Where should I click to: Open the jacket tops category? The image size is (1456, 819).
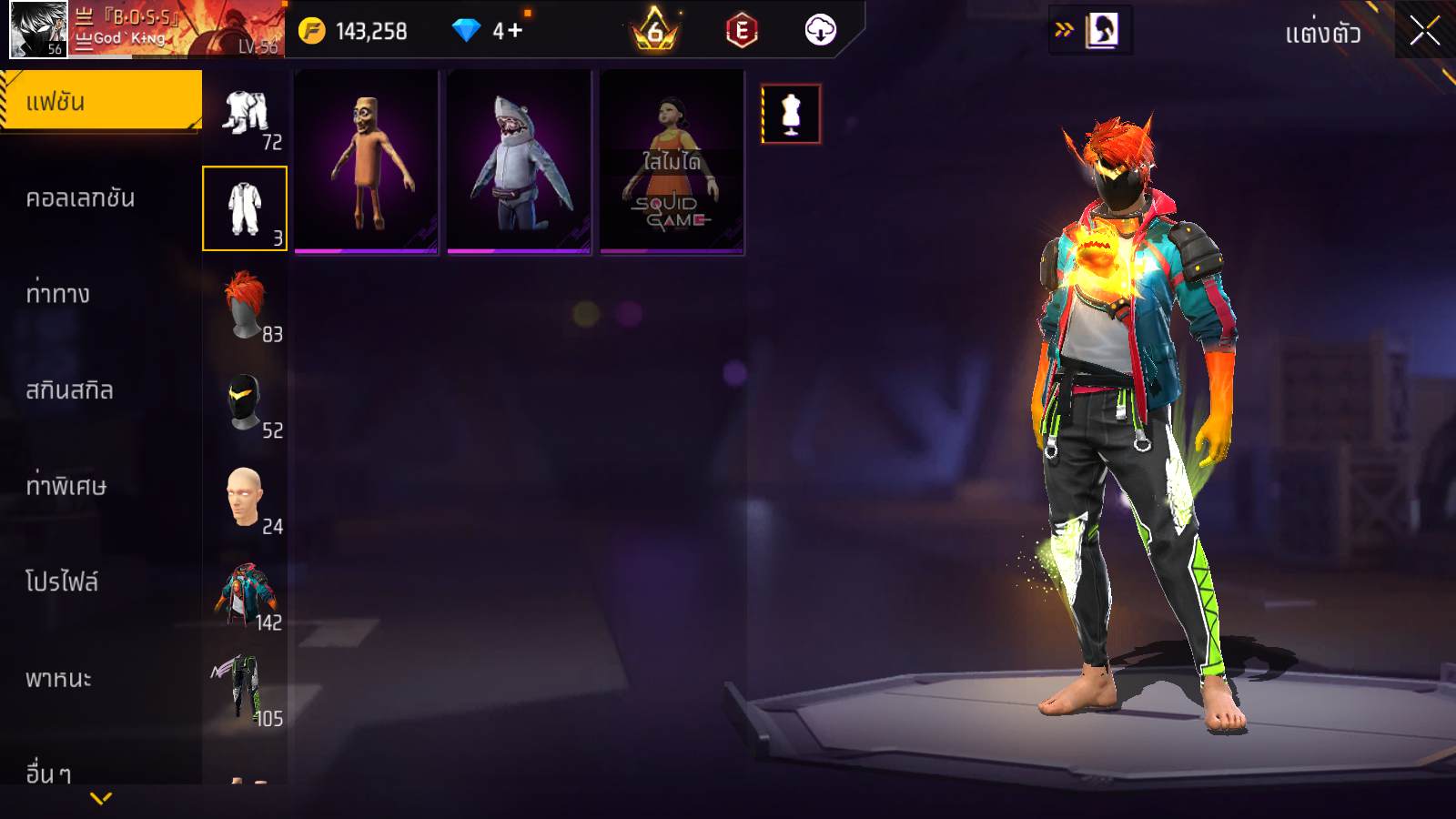[x=245, y=593]
